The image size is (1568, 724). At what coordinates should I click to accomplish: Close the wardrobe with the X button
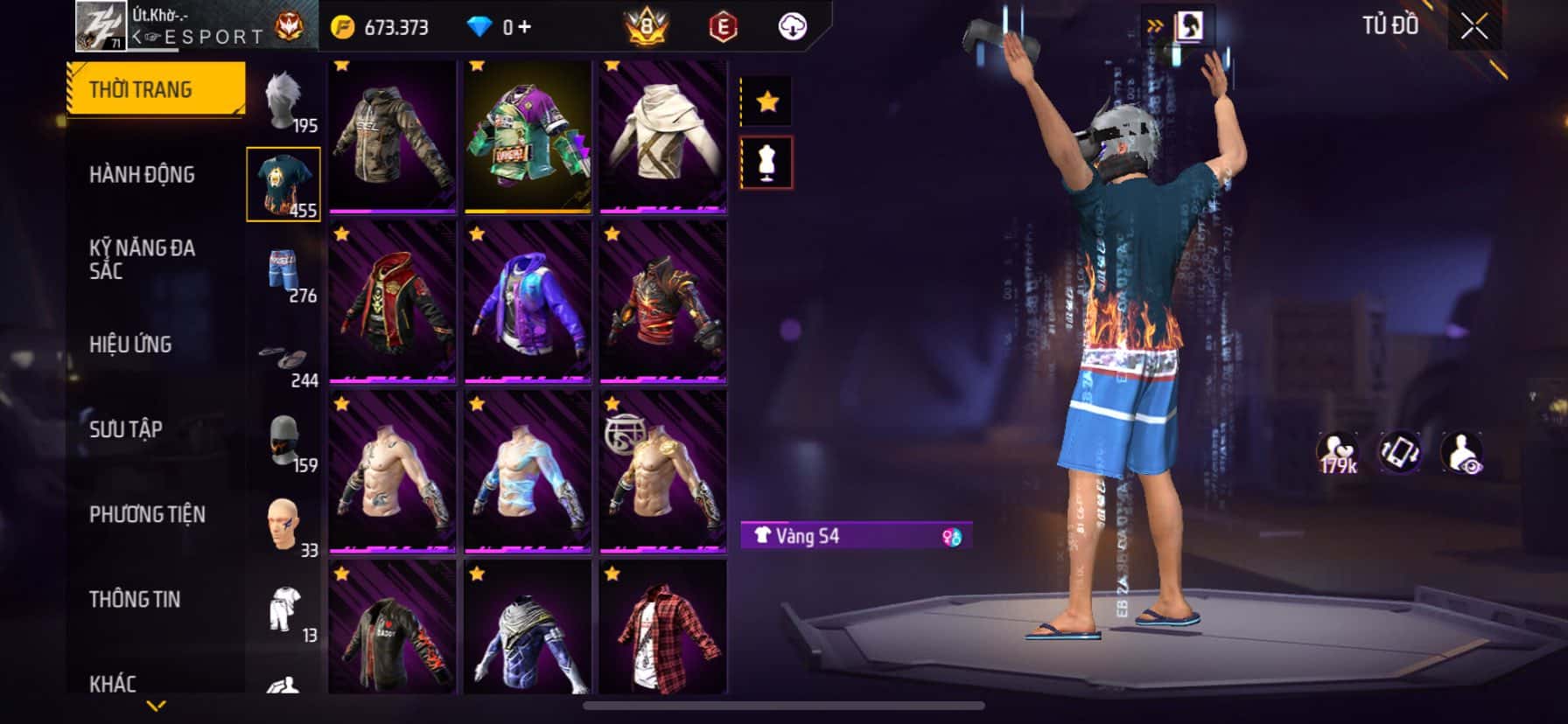[1473, 28]
